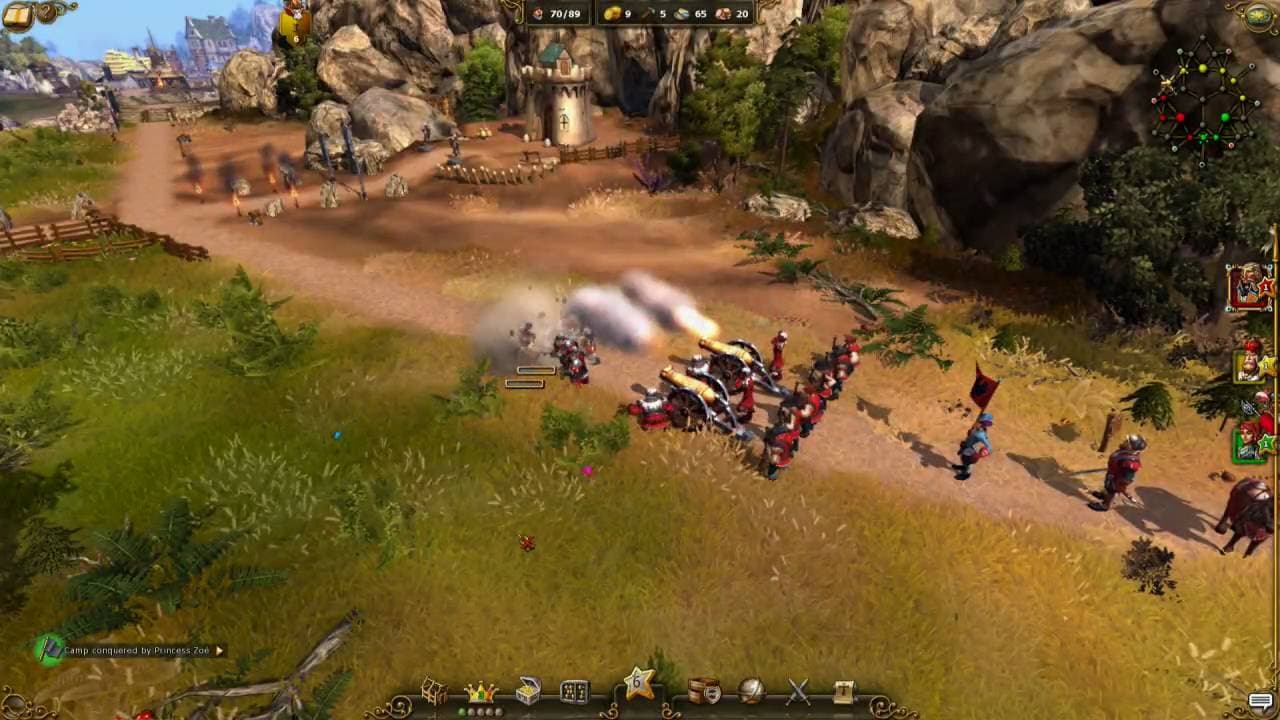Open the tutorial book icon top-left
Image resolution: width=1280 pixels, height=720 pixels.
point(17,17)
